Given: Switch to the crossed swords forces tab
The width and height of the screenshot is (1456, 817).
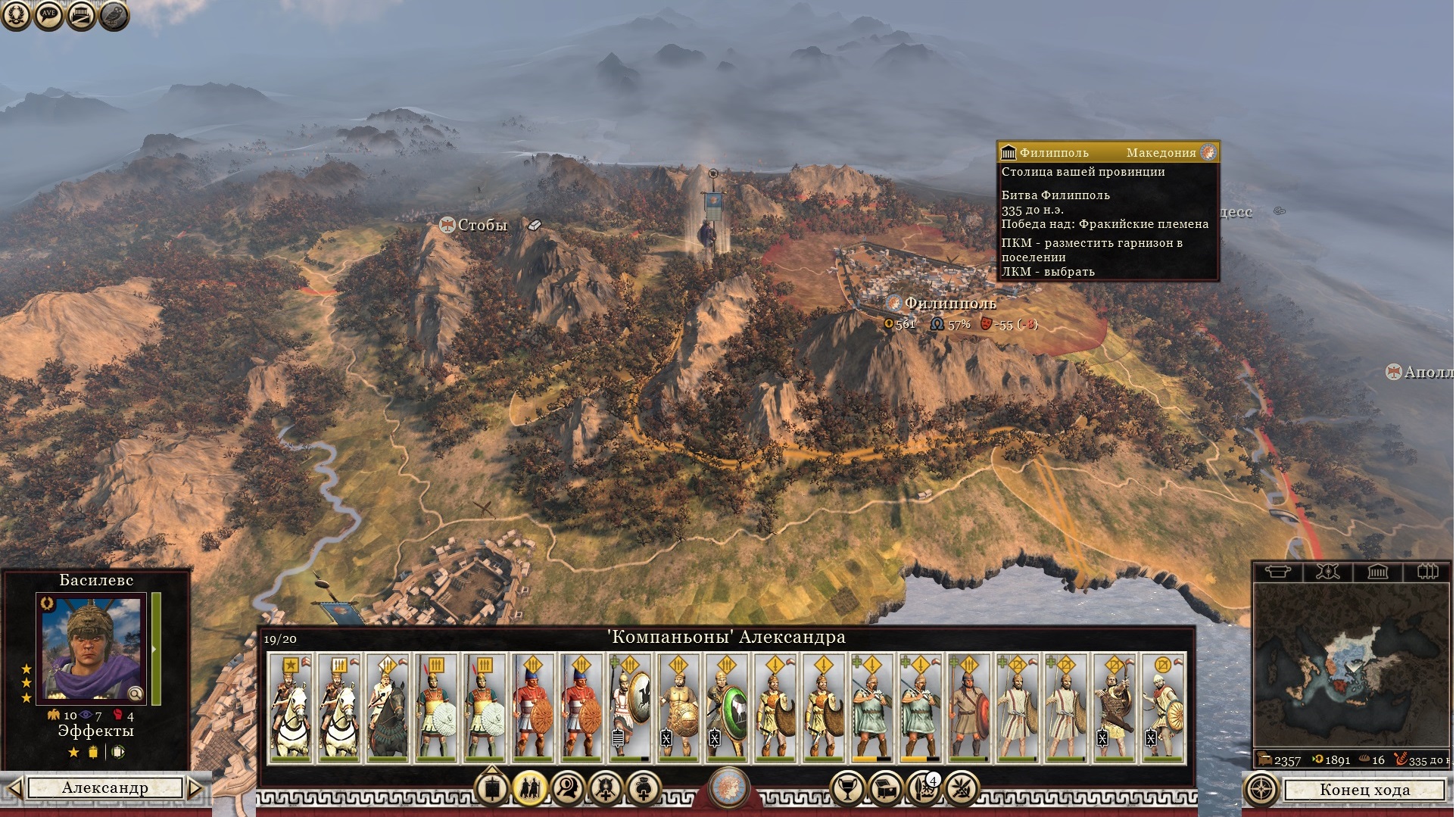Looking at the screenshot, I should 1327,571.
